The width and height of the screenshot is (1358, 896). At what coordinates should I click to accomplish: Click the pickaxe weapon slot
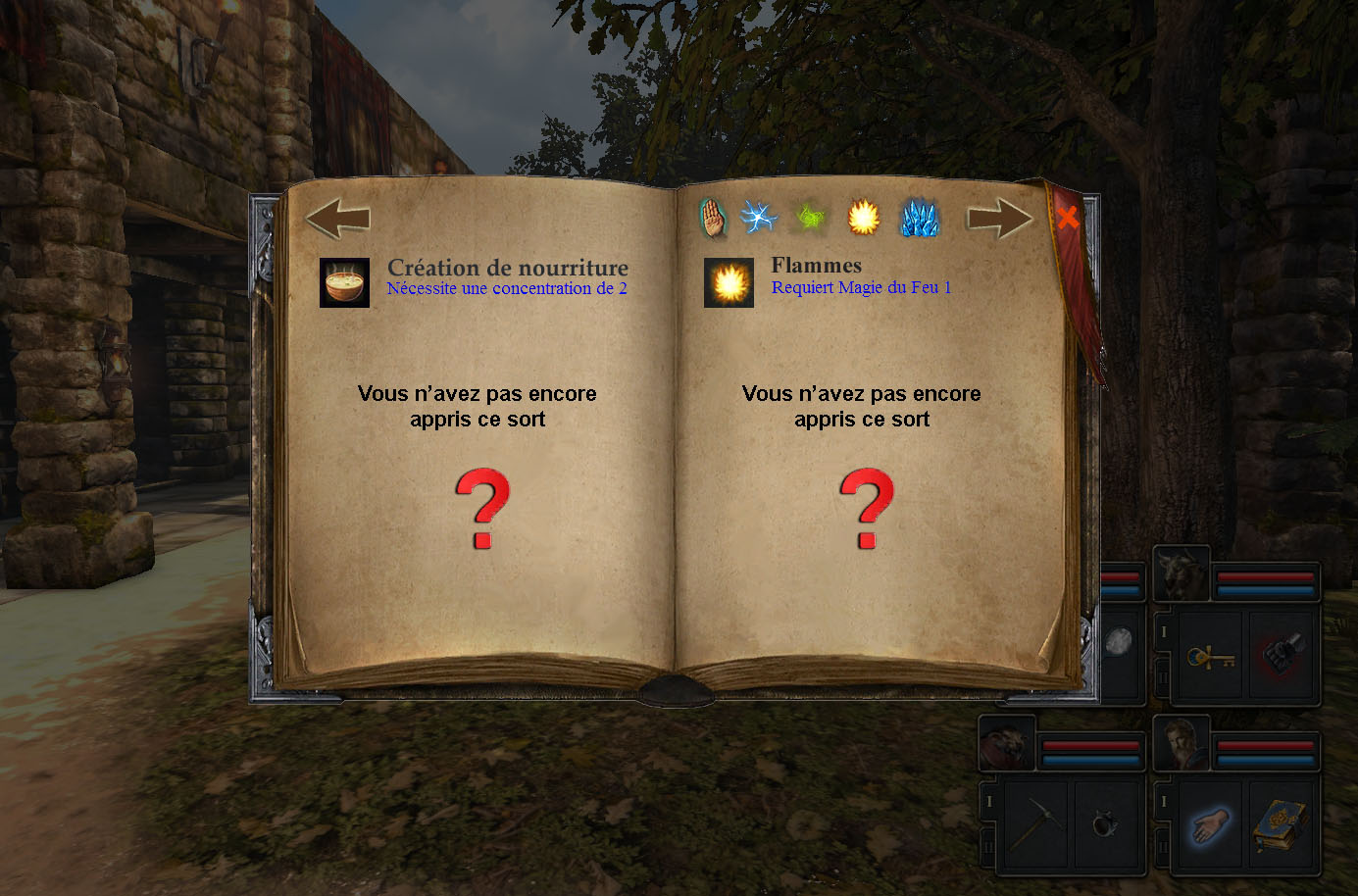point(1034,824)
